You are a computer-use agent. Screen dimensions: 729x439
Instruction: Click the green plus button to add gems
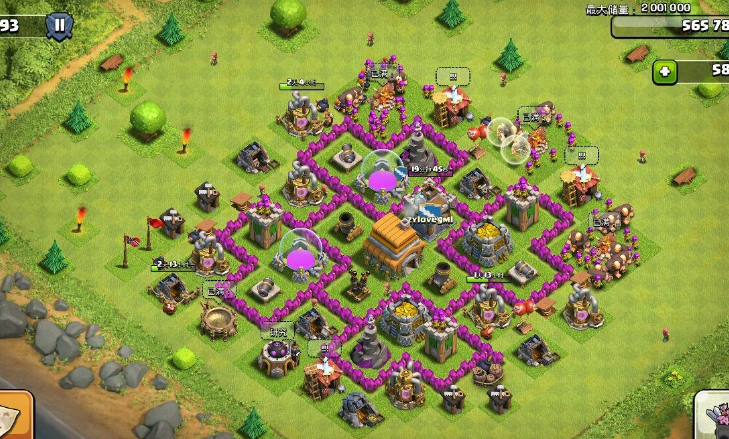(665, 71)
